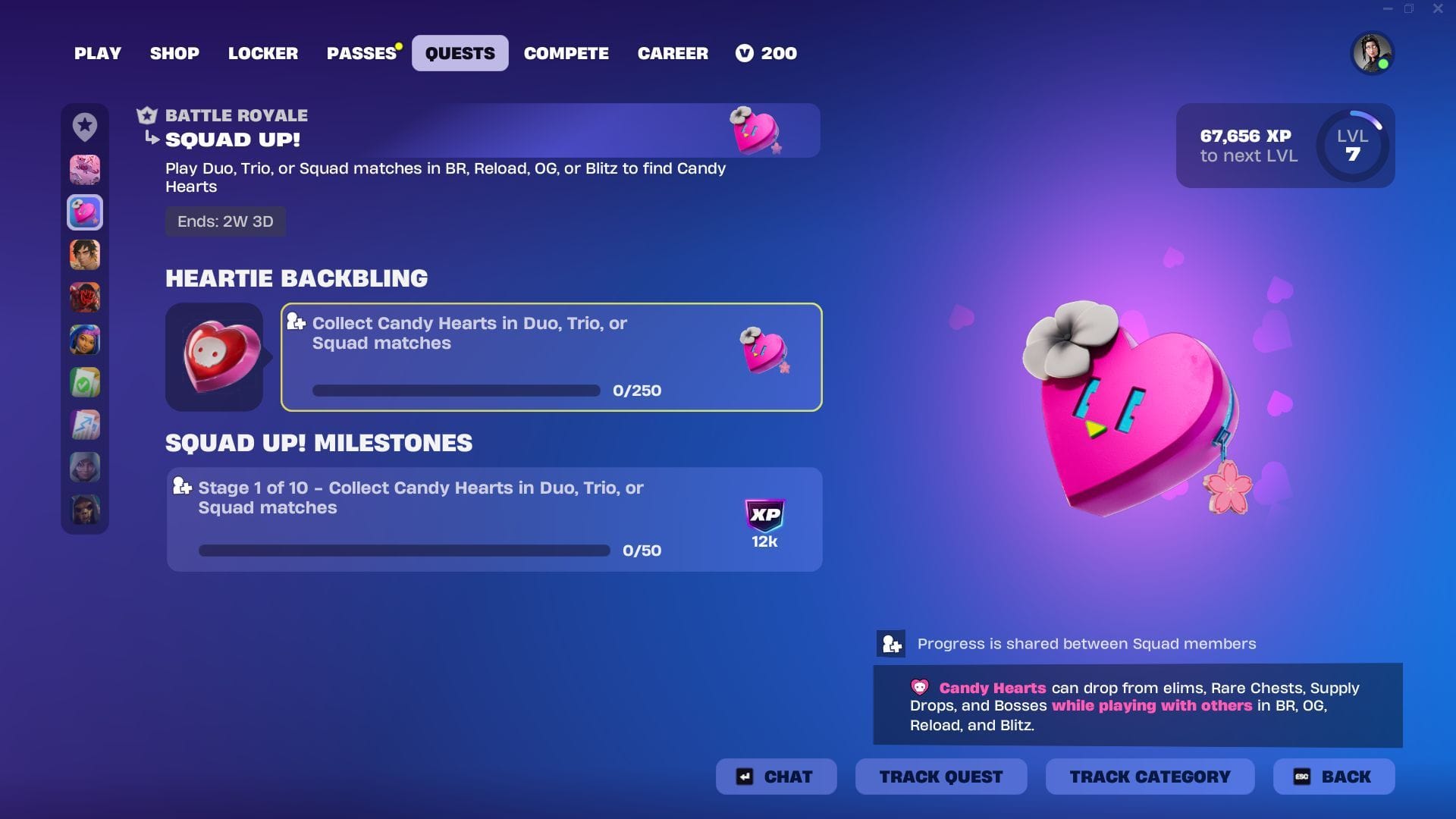Select the candy heart Squad Up quest icon
The width and height of the screenshot is (1456, 819).
[85, 213]
